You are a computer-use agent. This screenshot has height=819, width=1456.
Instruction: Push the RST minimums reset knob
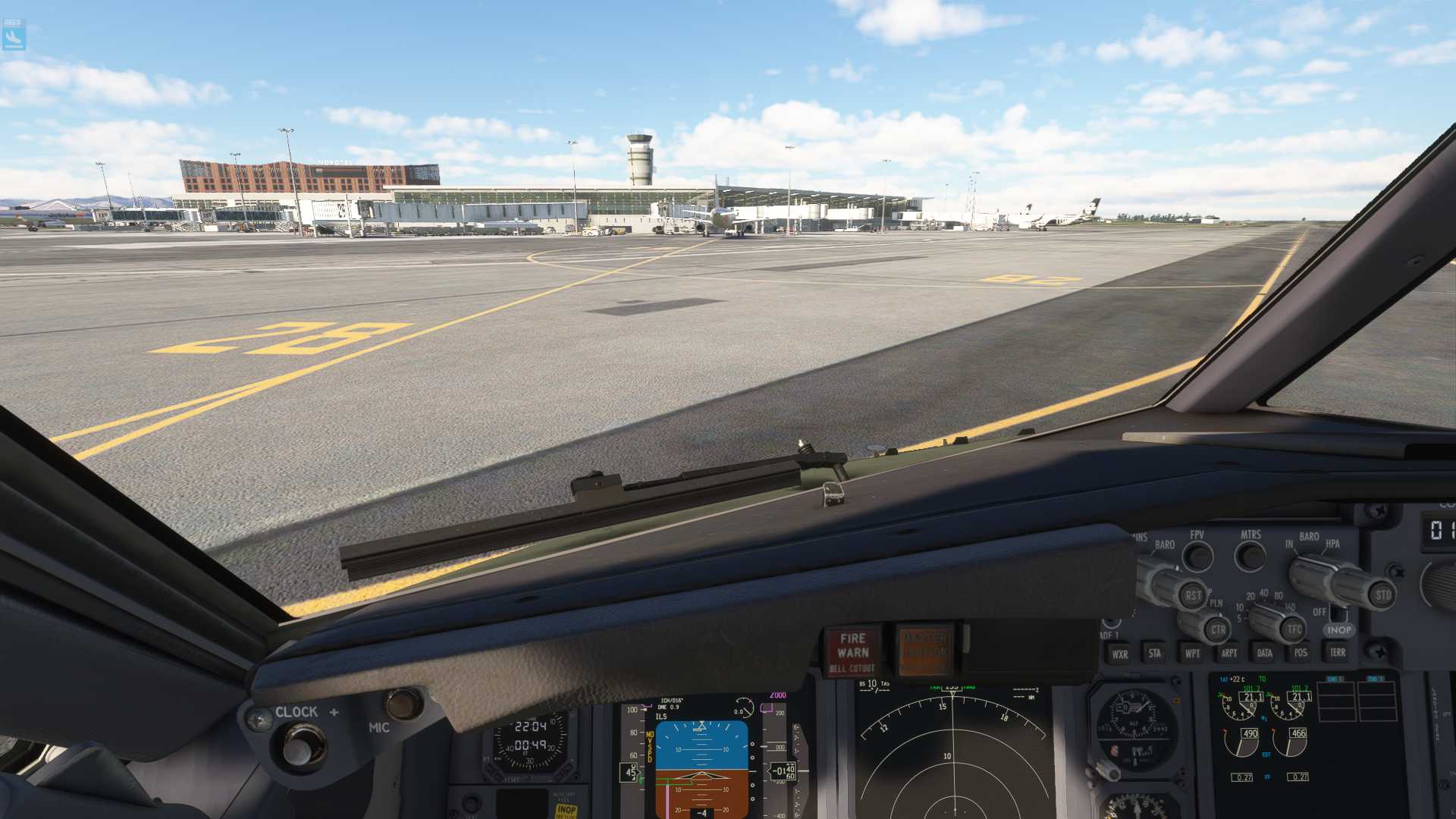(1192, 596)
